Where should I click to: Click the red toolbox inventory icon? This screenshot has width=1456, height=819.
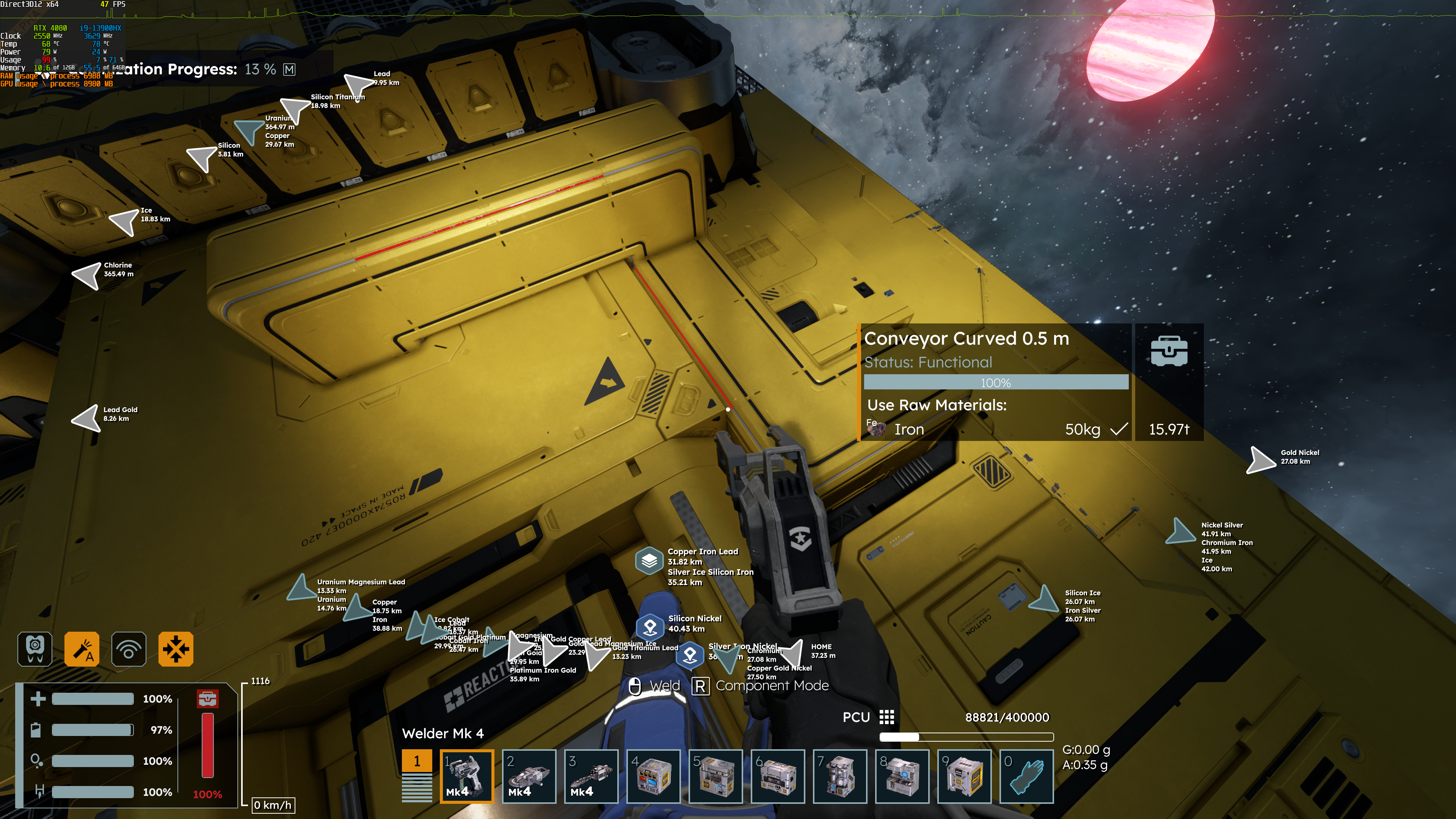tap(207, 698)
